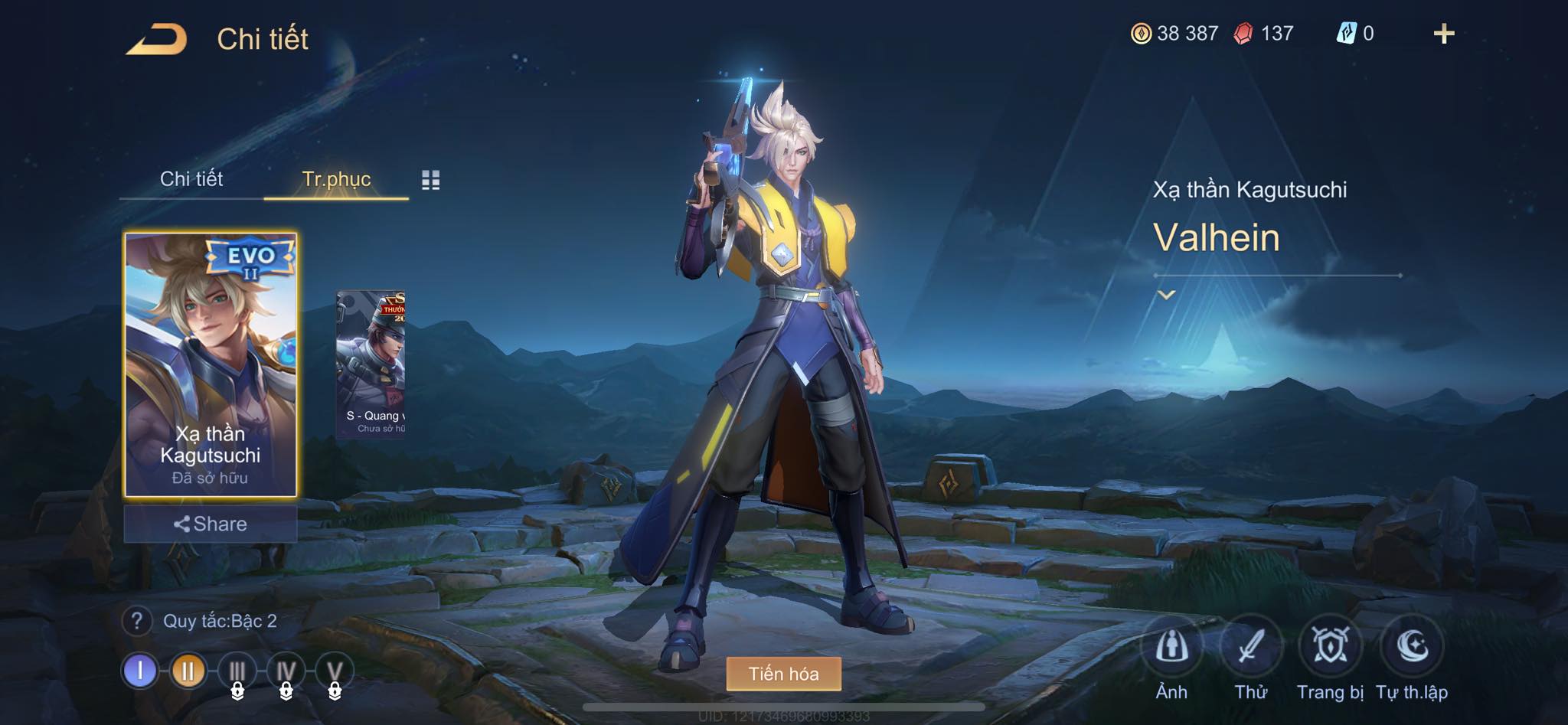Expand the Valhein skin description arrow
Screen dimensions: 1568x725
coord(1166,295)
